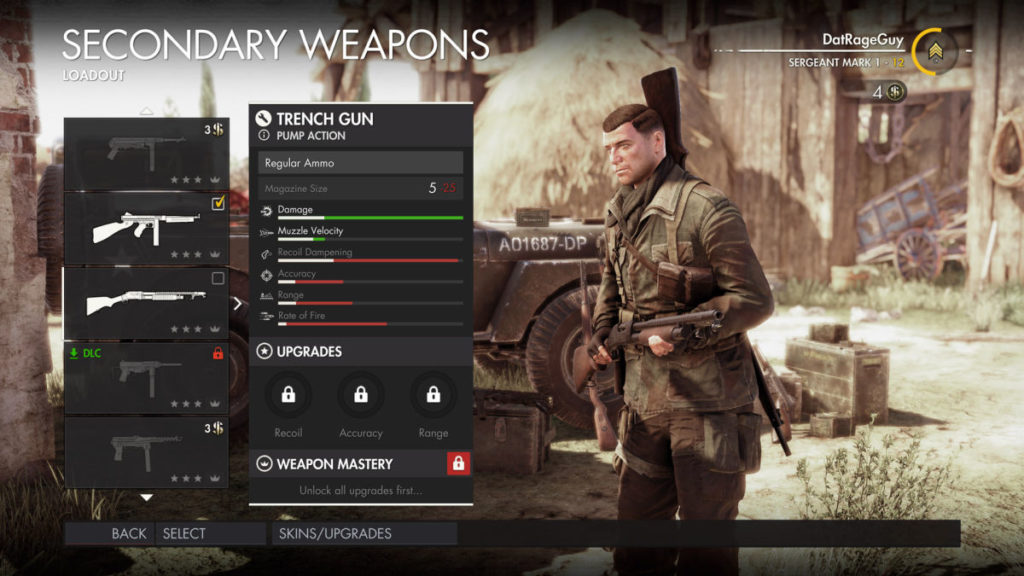Image resolution: width=1024 pixels, height=576 pixels.
Task: Tick the Trench Gun equip checkbox
Action: (218, 279)
